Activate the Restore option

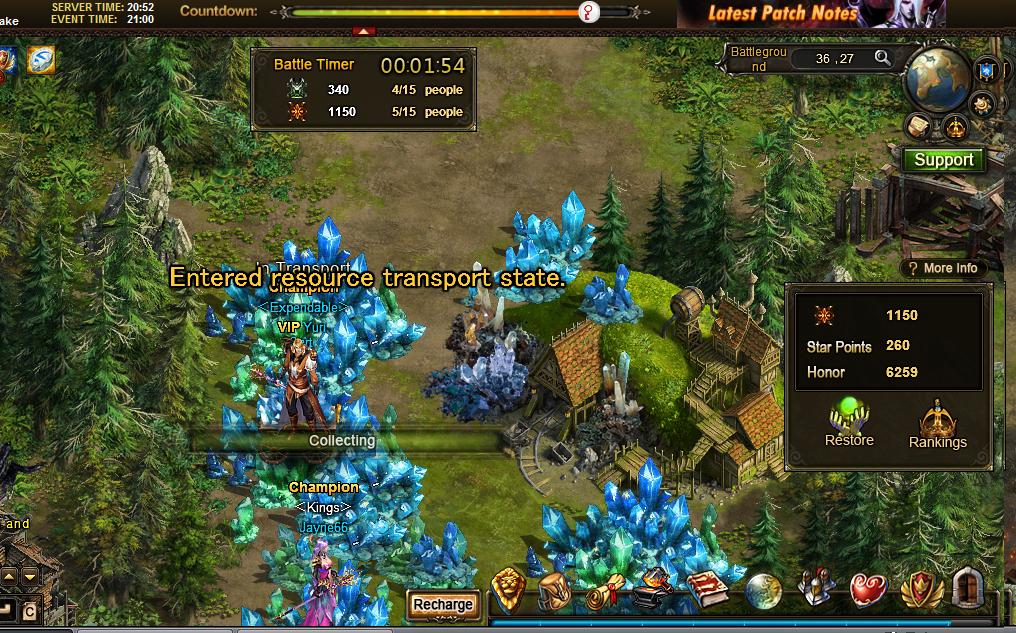pyautogui.click(x=849, y=423)
